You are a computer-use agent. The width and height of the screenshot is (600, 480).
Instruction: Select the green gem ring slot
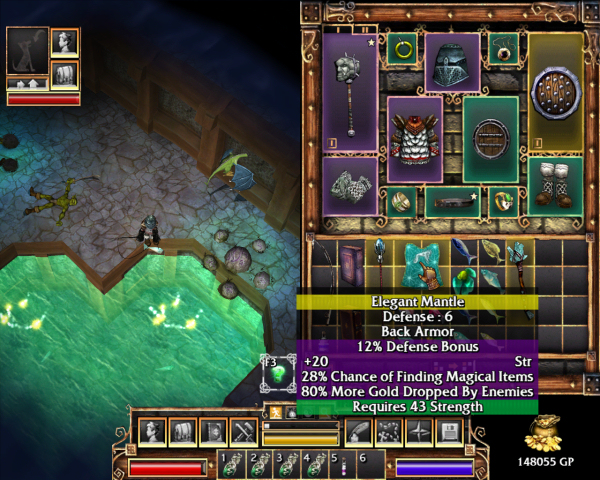pyautogui.click(x=503, y=202)
